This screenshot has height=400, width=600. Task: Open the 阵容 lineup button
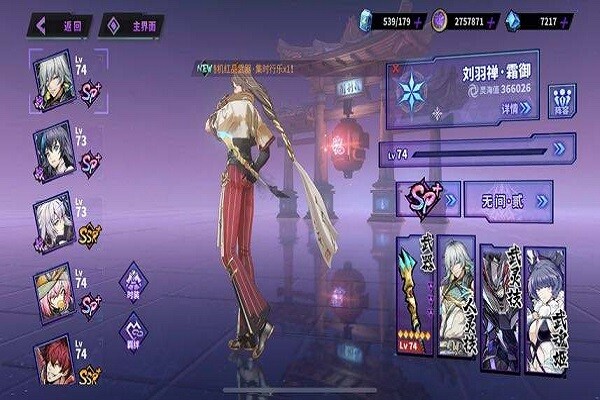[x=563, y=102]
